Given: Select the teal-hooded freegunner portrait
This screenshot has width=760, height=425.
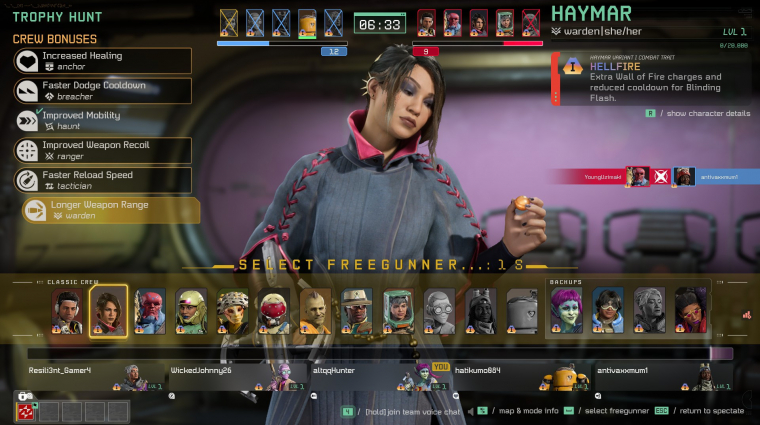Looking at the screenshot, I should [397, 310].
